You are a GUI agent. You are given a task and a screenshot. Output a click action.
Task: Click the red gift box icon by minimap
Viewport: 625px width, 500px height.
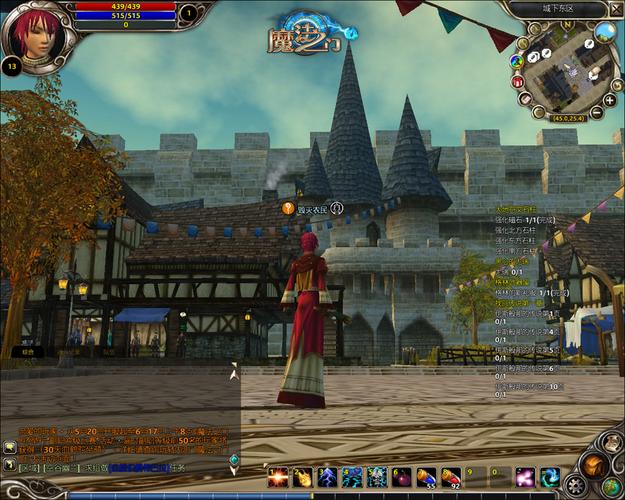pos(518,82)
